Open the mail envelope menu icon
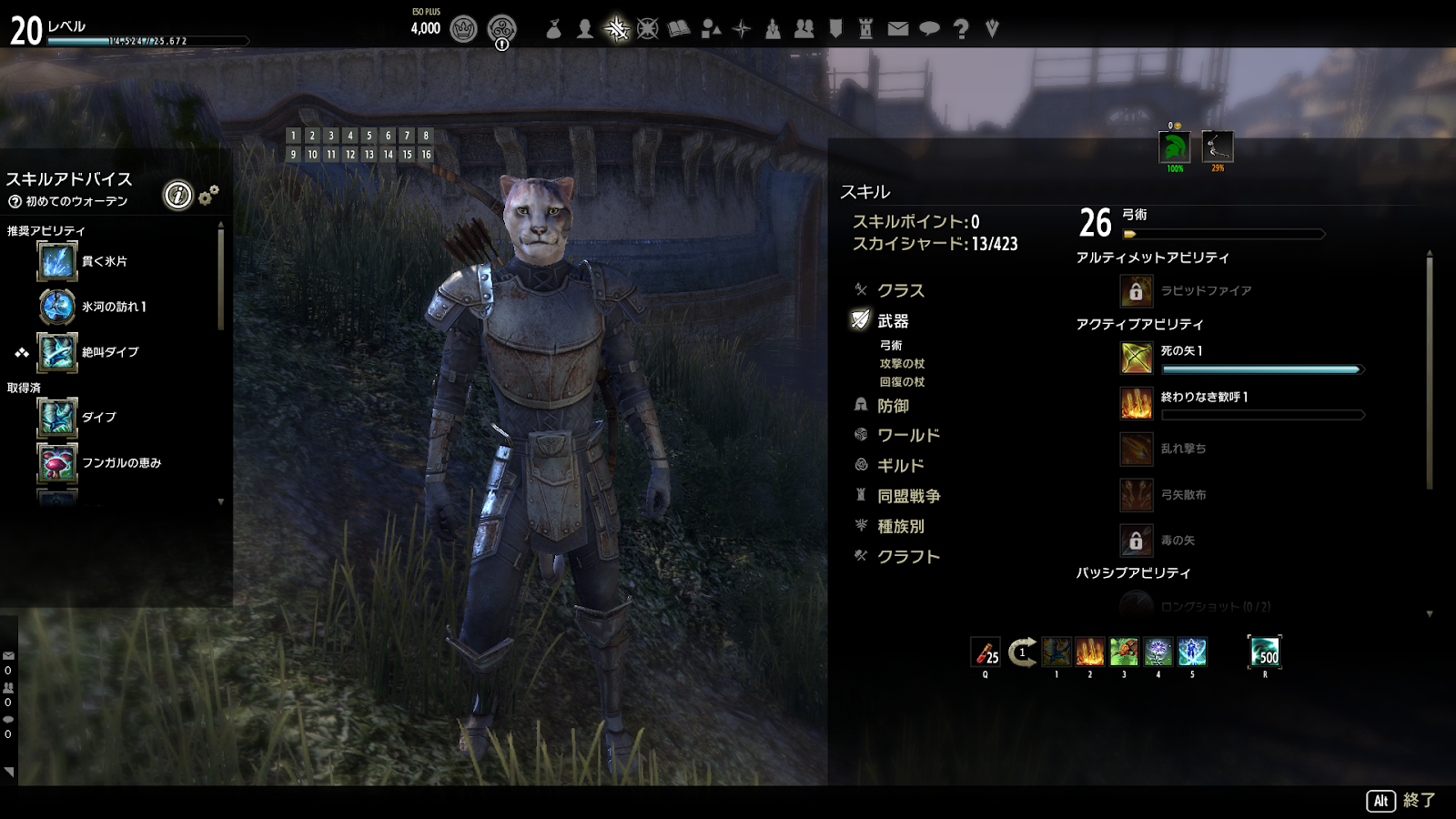Image resolution: width=1456 pixels, height=819 pixels. tap(897, 29)
